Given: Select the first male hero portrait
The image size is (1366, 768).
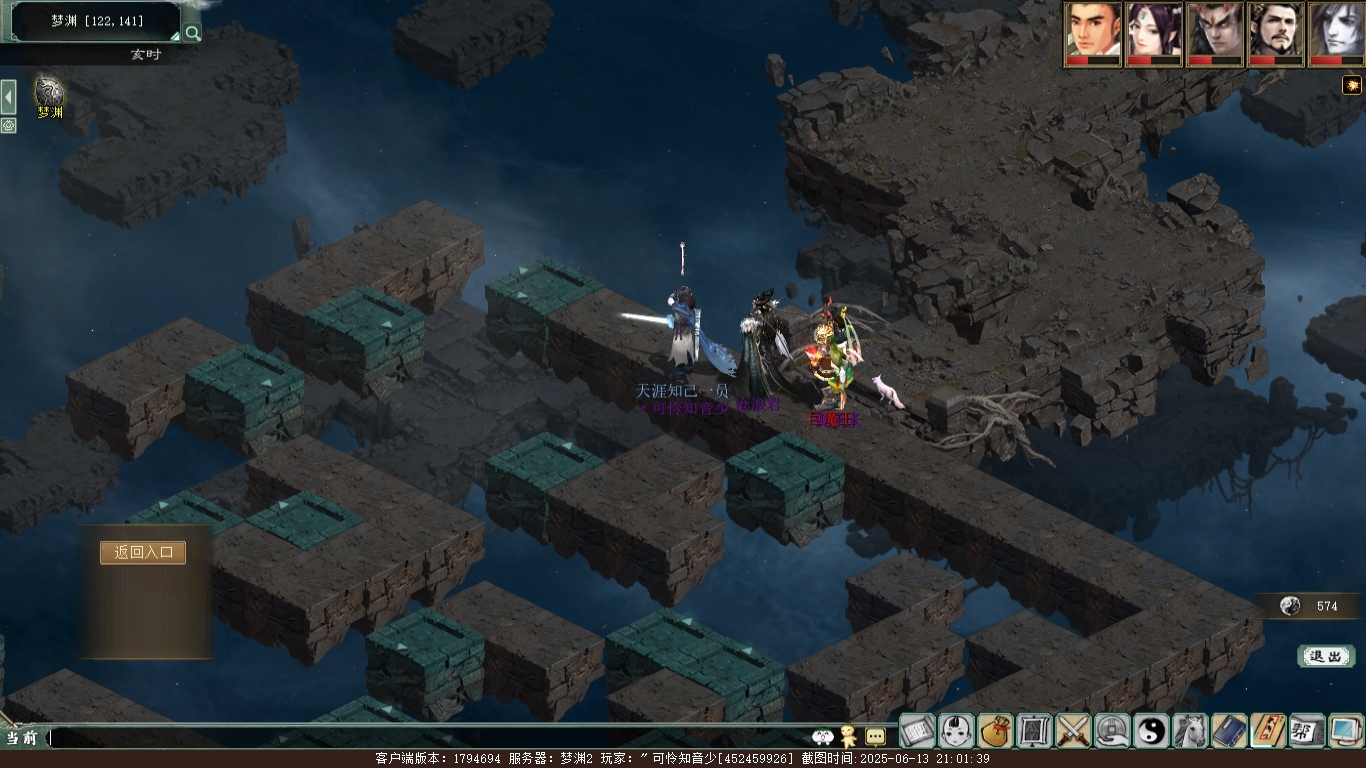Looking at the screenshot, I should [x=1092, y=30].
